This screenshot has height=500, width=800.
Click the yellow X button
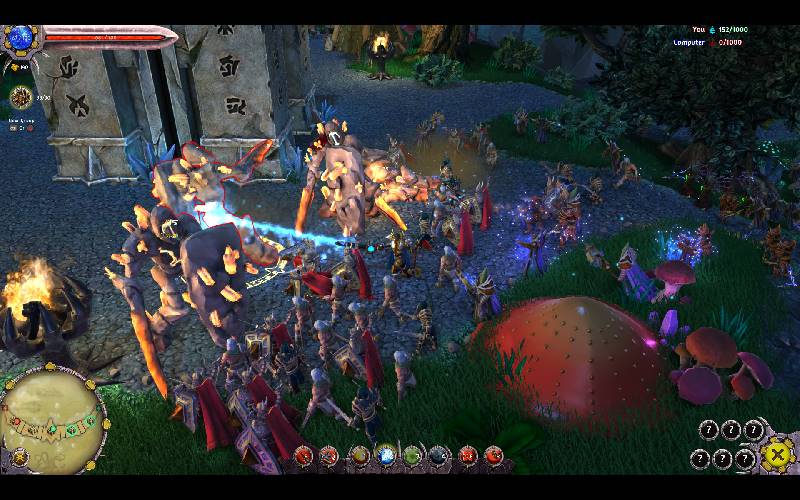775,455
